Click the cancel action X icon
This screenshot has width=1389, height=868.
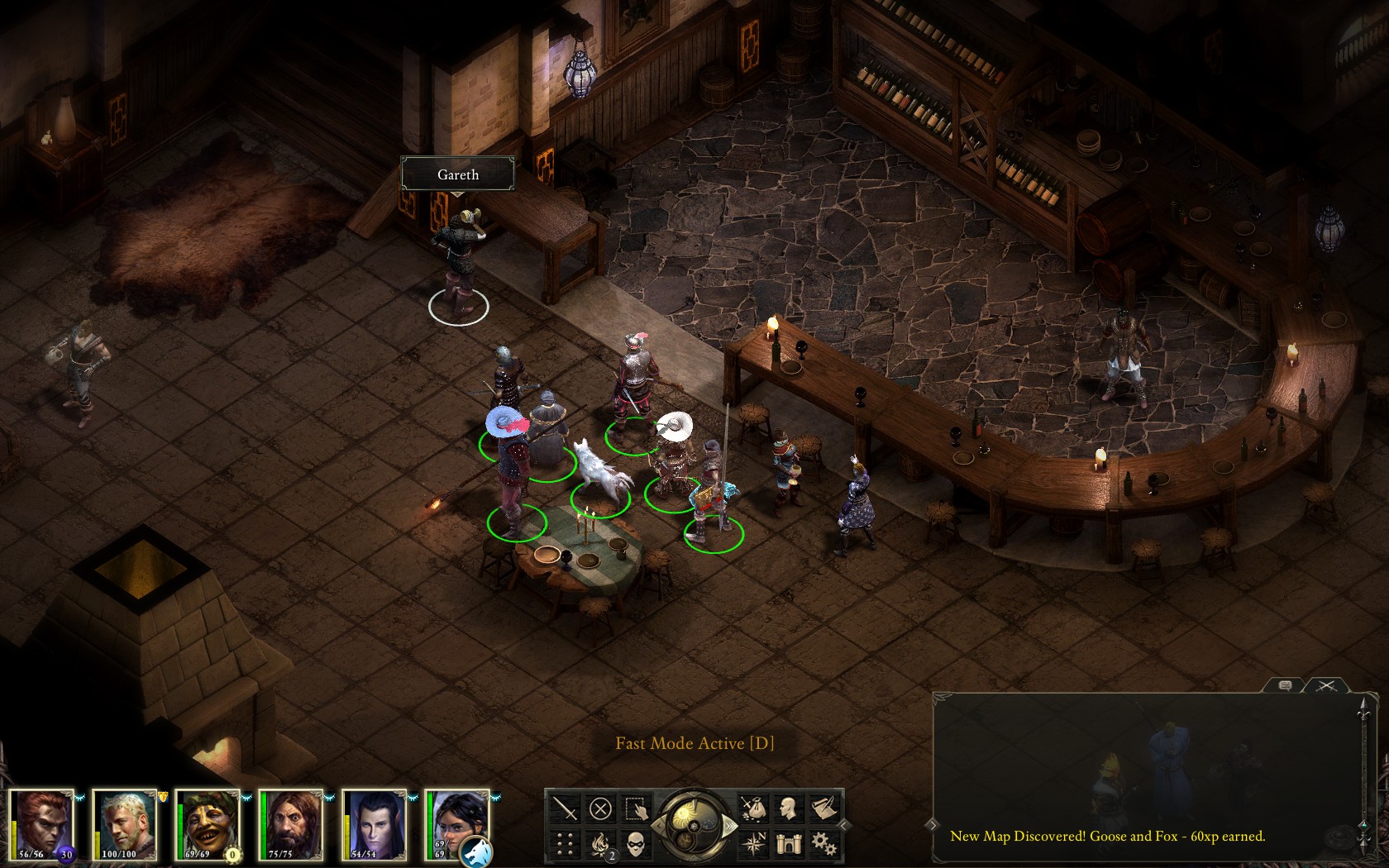click(601, 808)
